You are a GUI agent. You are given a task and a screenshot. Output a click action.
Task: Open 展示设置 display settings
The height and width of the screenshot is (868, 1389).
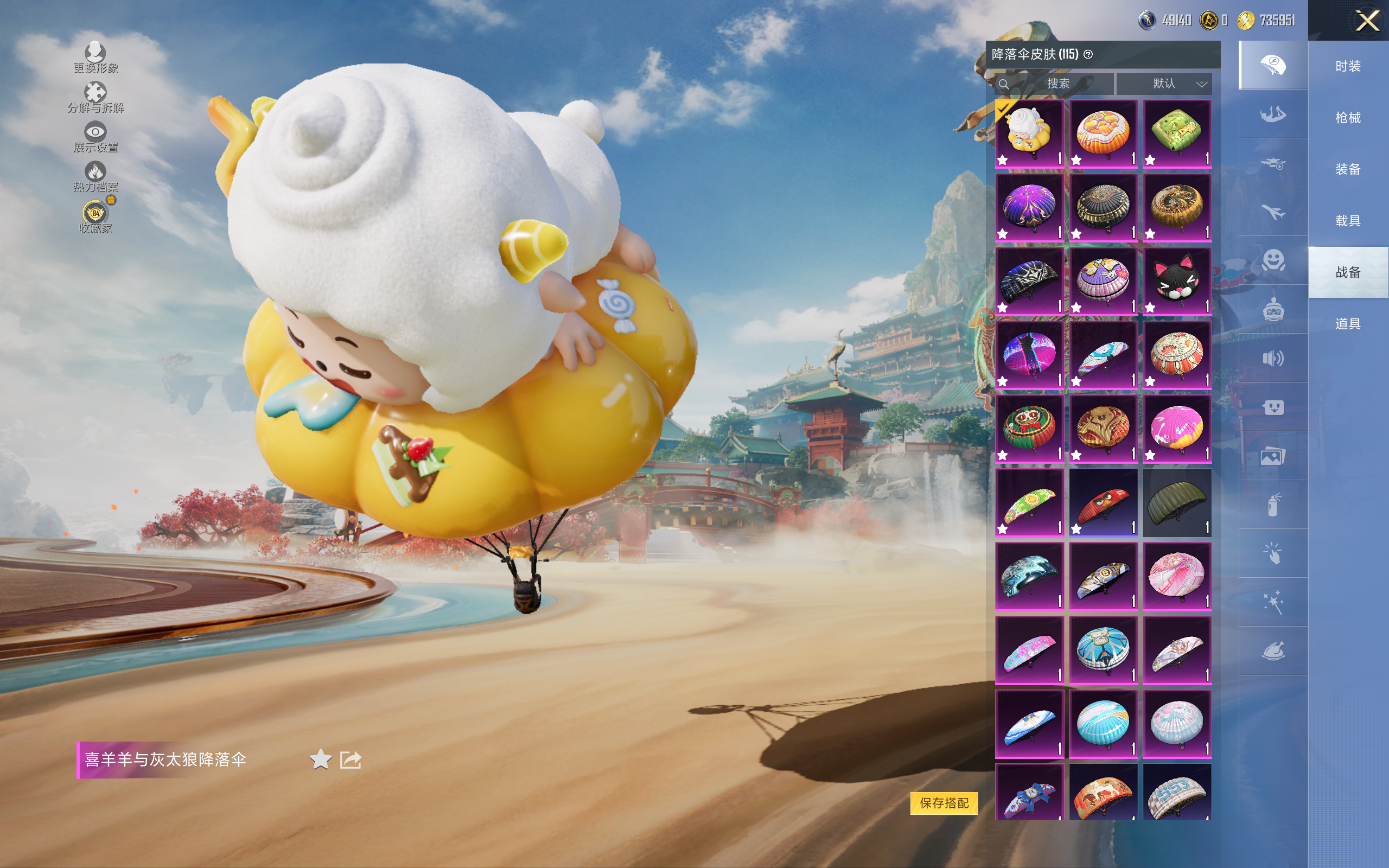pos(95,137)
